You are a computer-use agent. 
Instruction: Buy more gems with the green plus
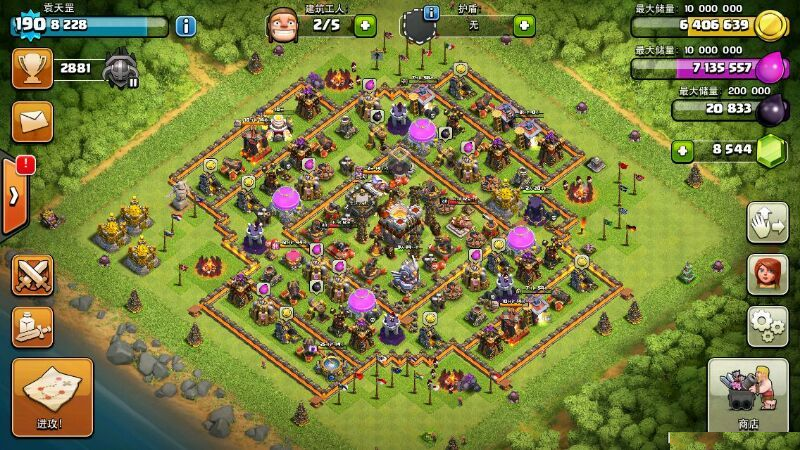[684, 151]
